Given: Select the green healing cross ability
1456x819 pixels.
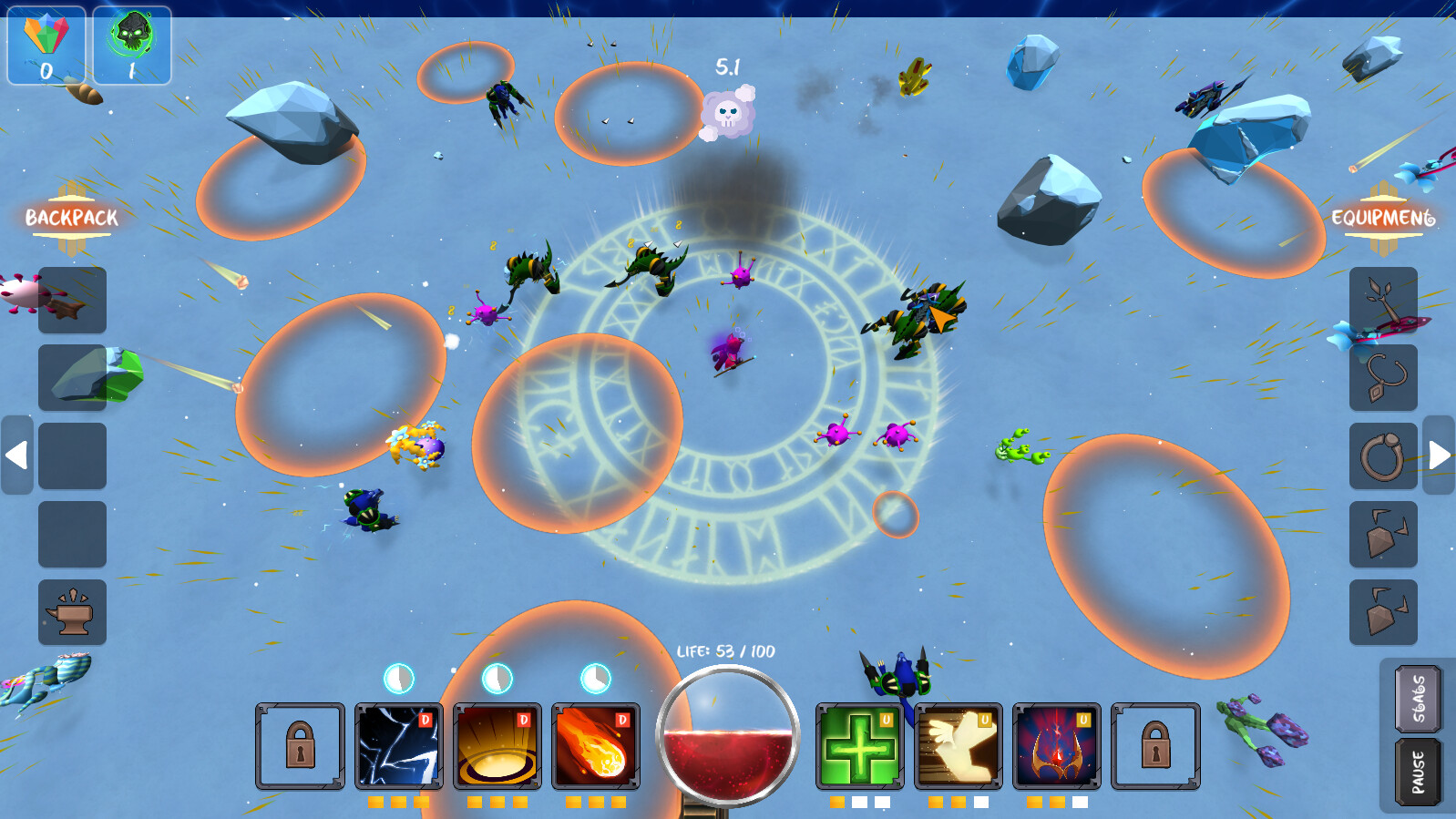Looking at the screenshot, I should (862, 745).
